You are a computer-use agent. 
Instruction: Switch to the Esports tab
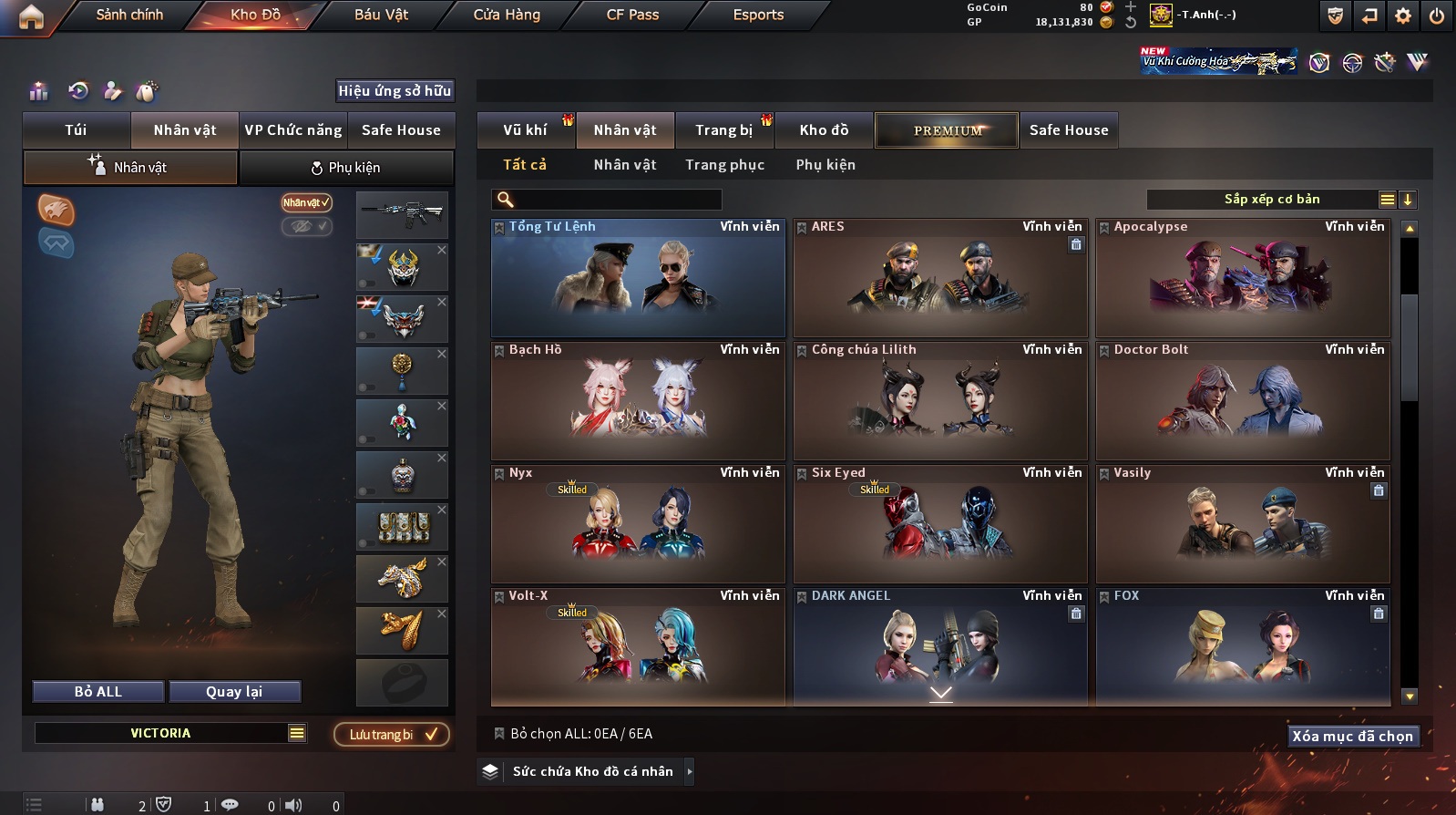(x=758, y=15)
